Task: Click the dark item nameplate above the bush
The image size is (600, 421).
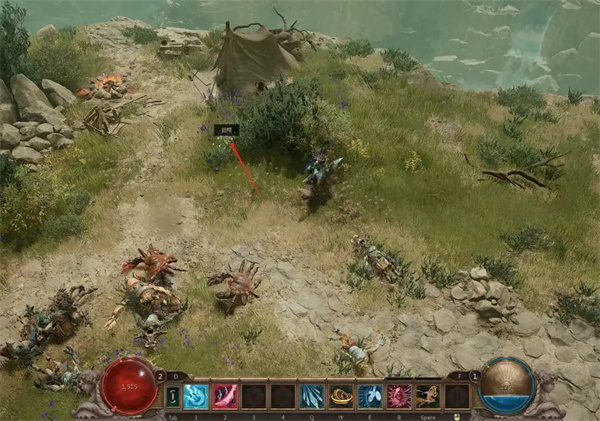Action: pyautogui.click(x=227, y=129)
